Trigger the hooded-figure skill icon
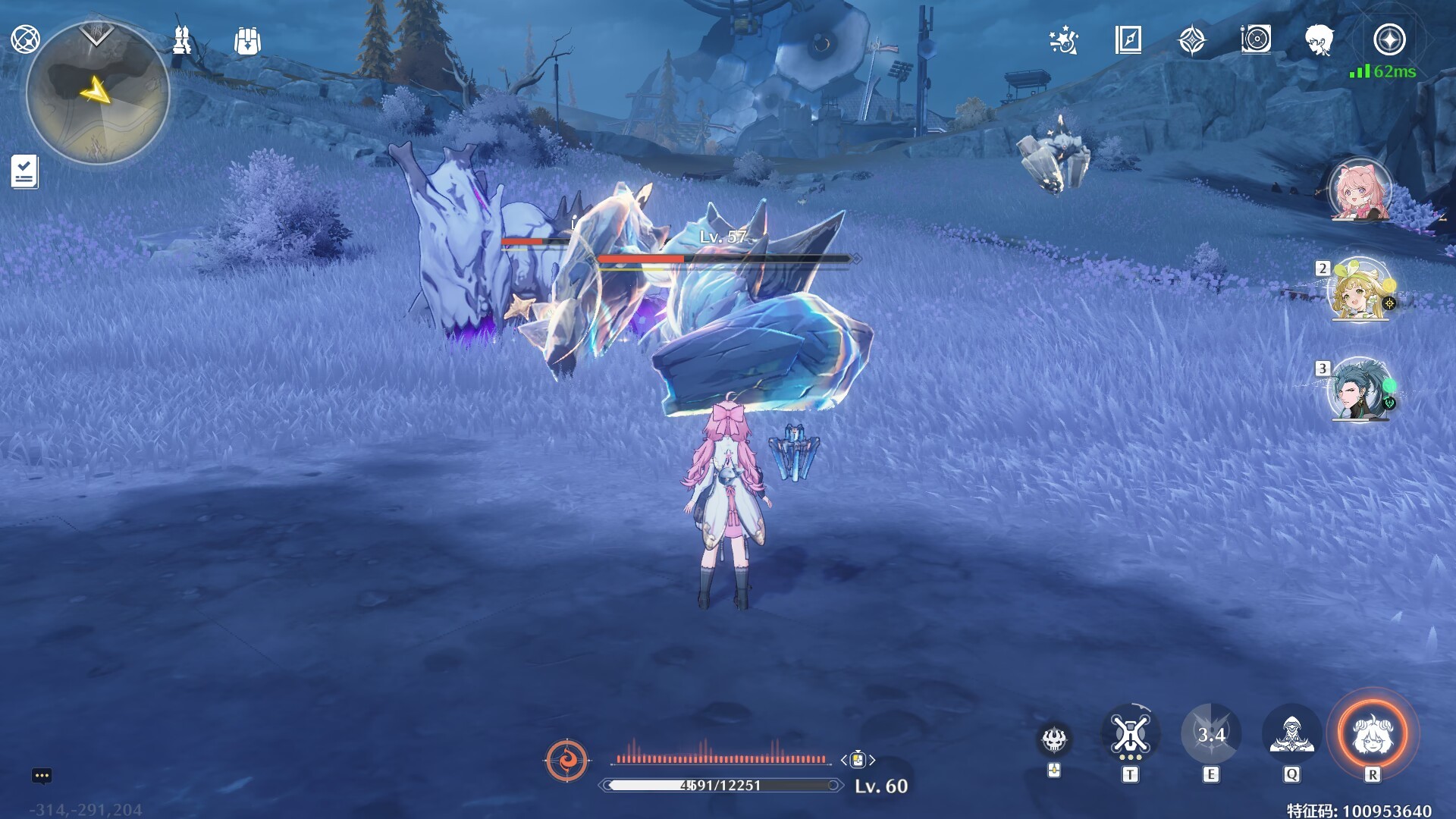Screen dimensions: 1456x819 [1291, 734]
